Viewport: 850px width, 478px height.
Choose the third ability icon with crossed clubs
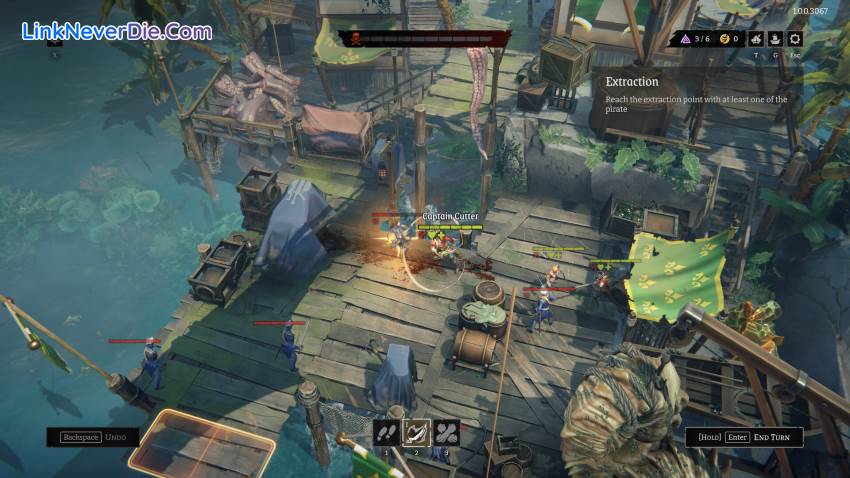[445, 432]
